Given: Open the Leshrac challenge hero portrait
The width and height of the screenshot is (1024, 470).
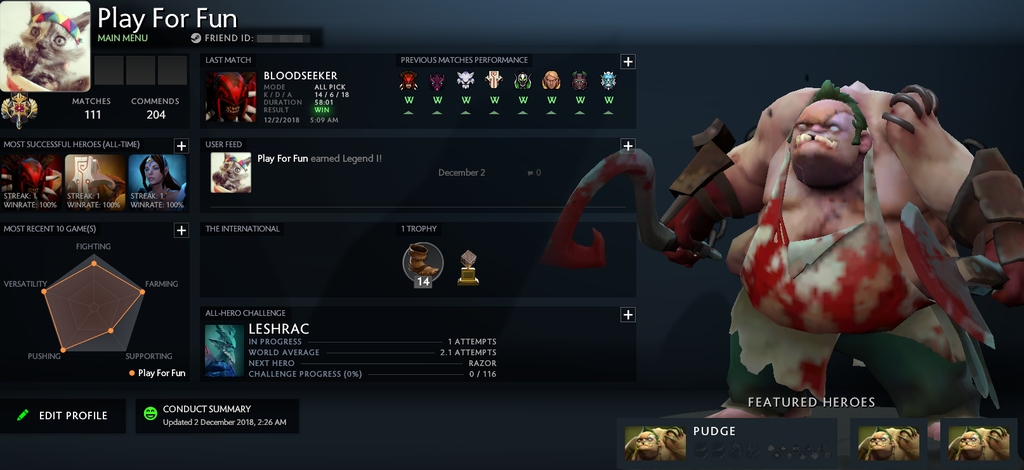Looking at the screenshot, I should [224, 351].
